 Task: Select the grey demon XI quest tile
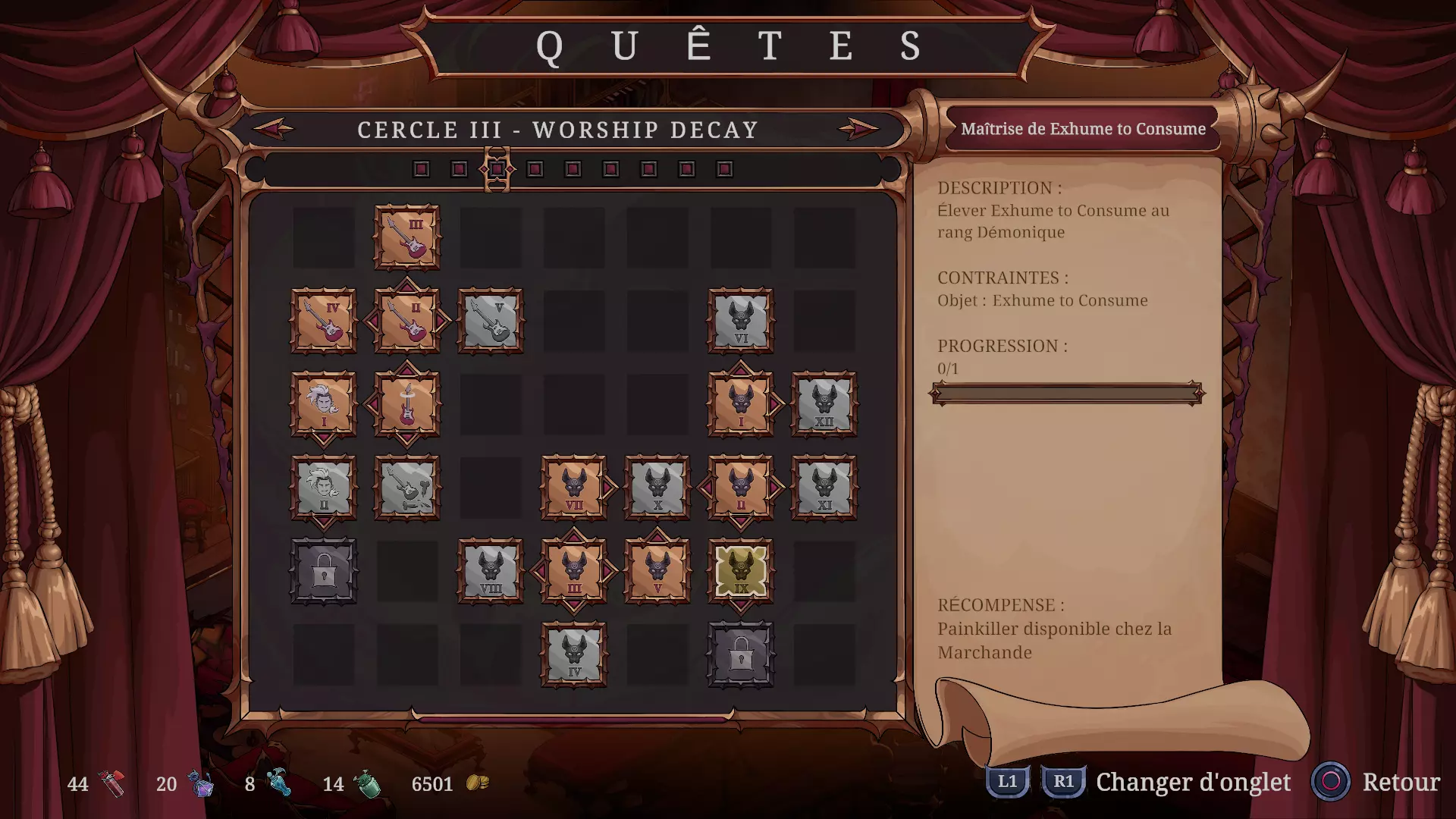pos(824,488)
